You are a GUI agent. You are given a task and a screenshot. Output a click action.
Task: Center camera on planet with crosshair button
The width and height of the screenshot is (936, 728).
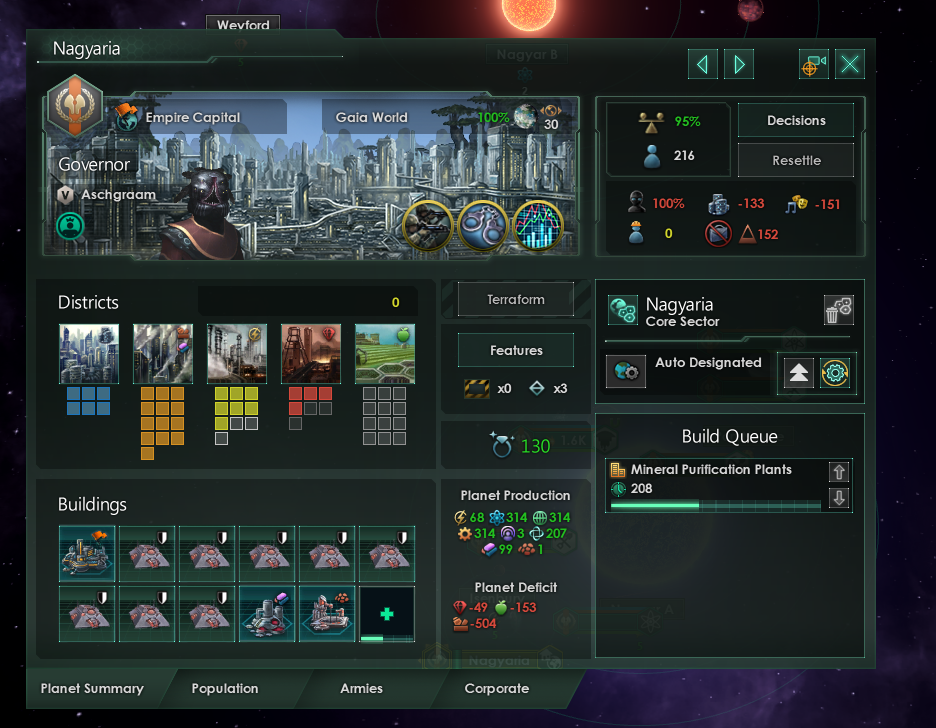(812, 65)
